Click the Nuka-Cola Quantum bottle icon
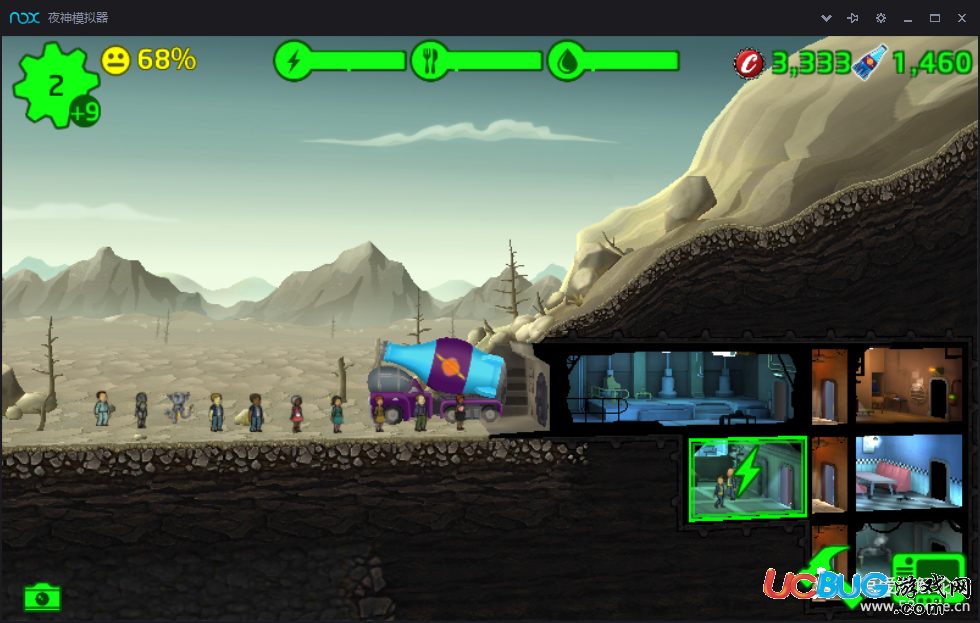 [x=868, y=63]
